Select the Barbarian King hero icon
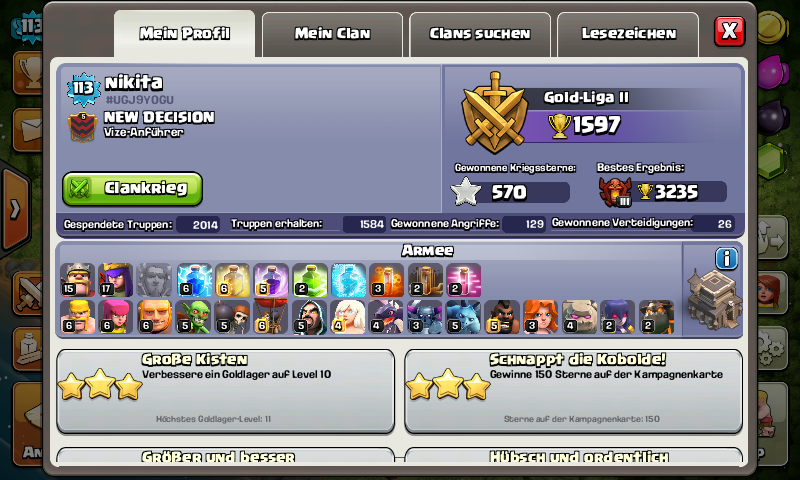 coord(76,280)
